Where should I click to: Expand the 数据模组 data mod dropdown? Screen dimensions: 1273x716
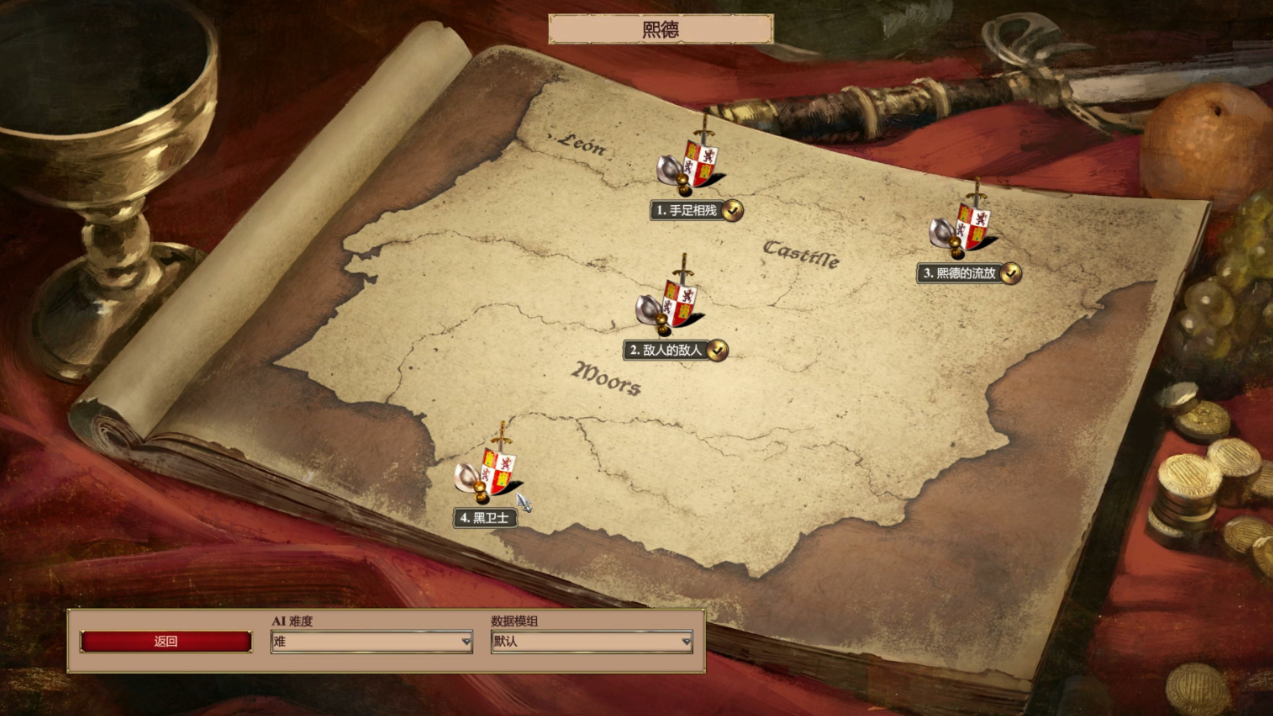(x=591, y=642)
